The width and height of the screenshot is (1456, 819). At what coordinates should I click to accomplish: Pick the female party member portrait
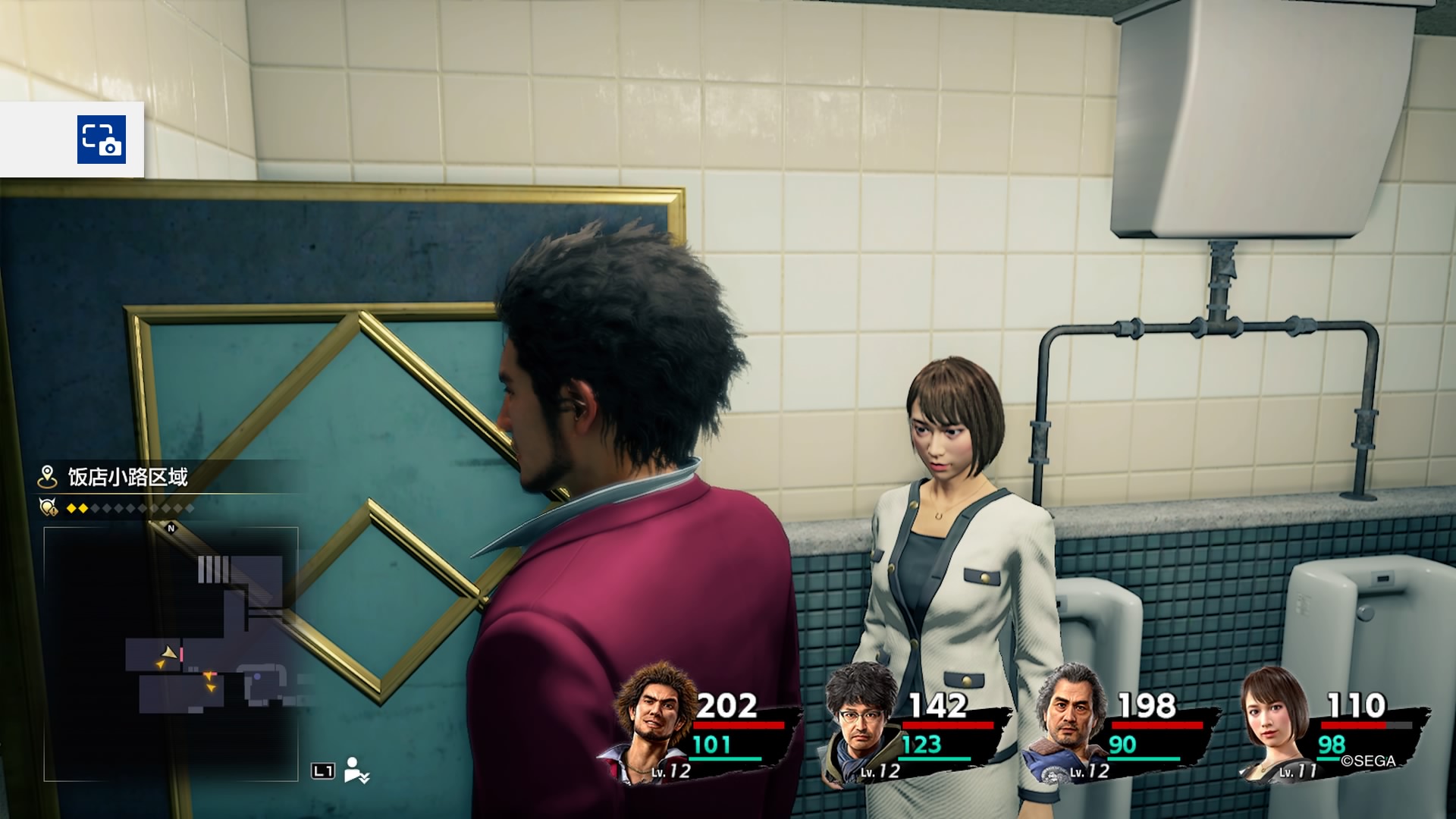pyautogui.click(x=1276, y=720)
